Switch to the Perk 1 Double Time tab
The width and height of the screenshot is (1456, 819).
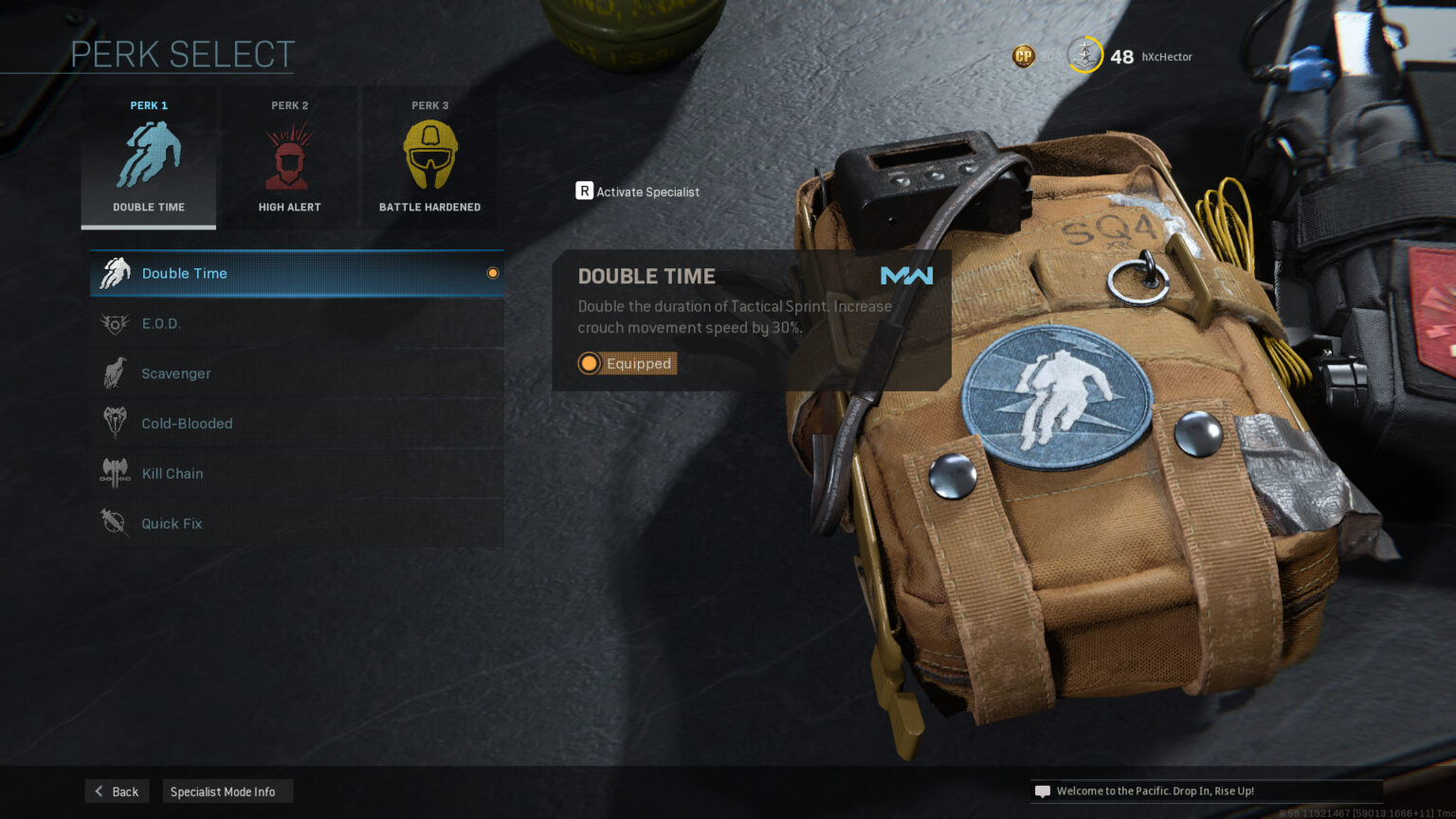point(149,158)
